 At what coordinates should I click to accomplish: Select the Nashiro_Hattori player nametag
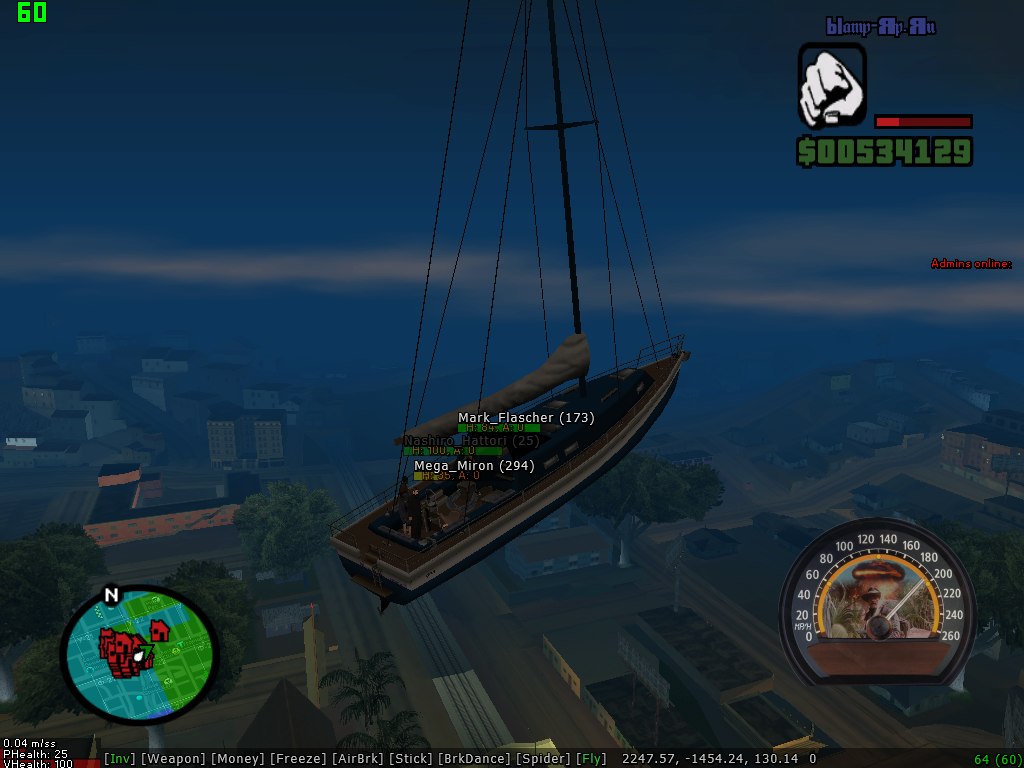tap(471, 441)
